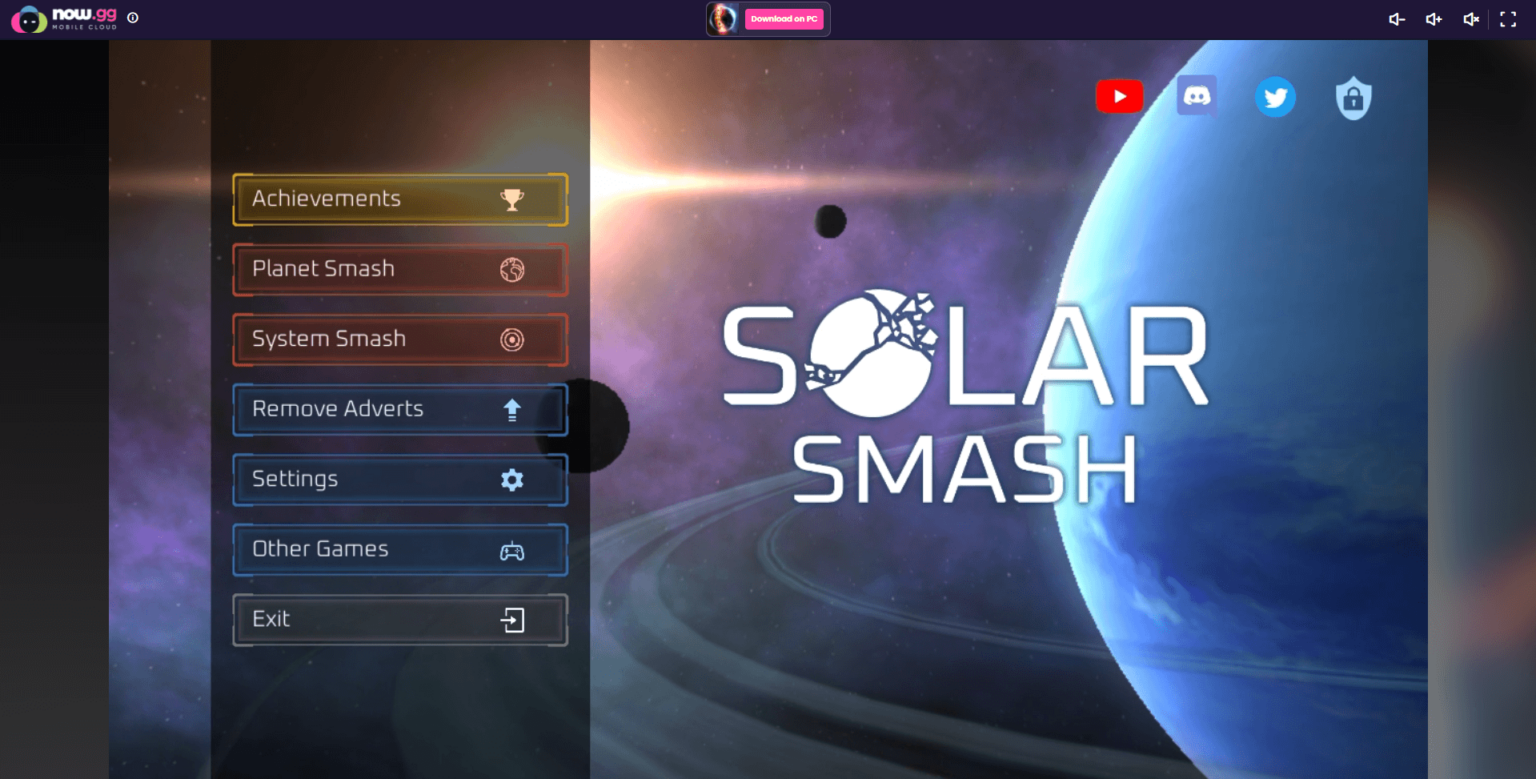The width and height of the screenshot is (1536, 779).
Task: Click the target icon next to System Smash
Action: coord(512,339)
